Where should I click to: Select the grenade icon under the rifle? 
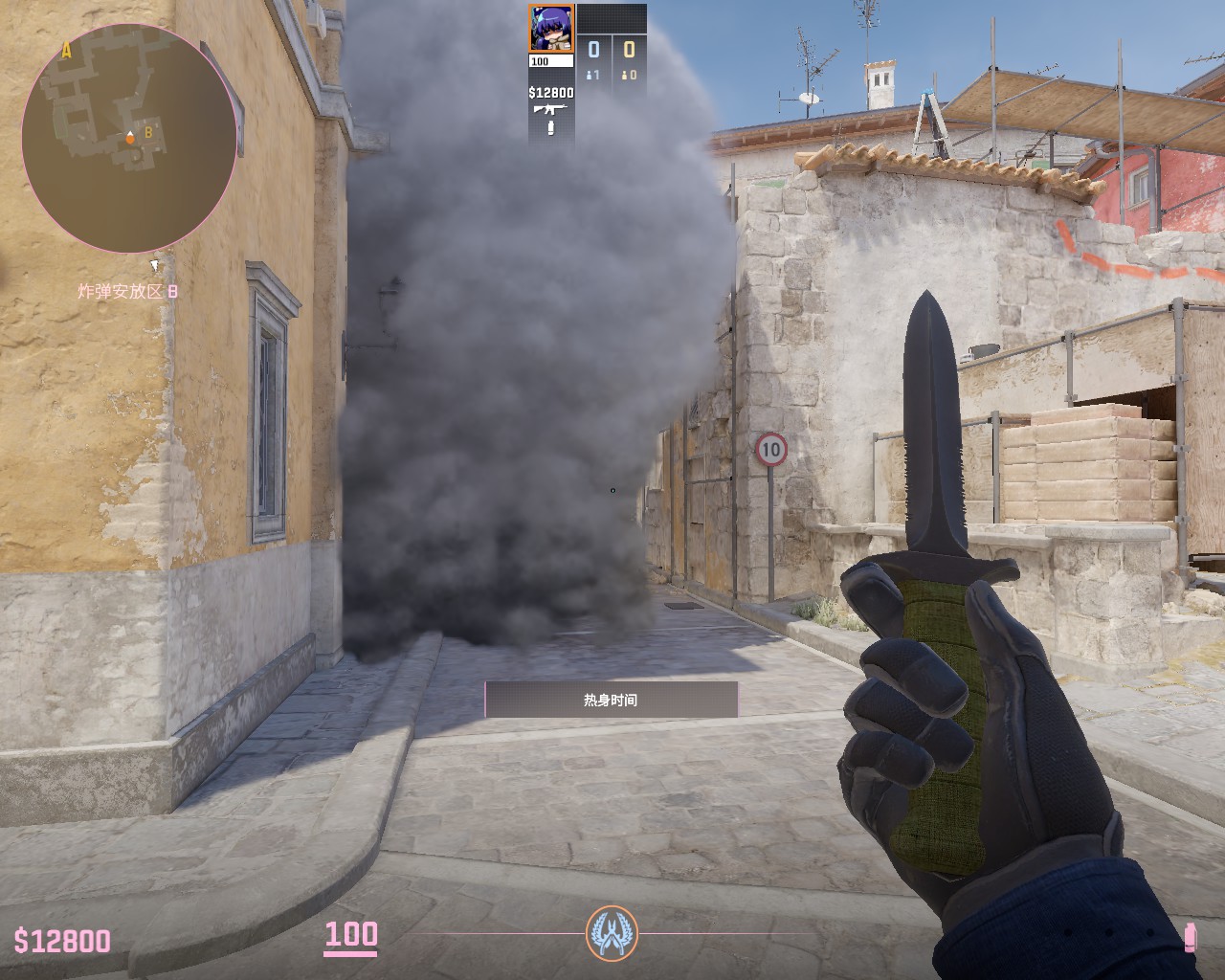[550, 128]
